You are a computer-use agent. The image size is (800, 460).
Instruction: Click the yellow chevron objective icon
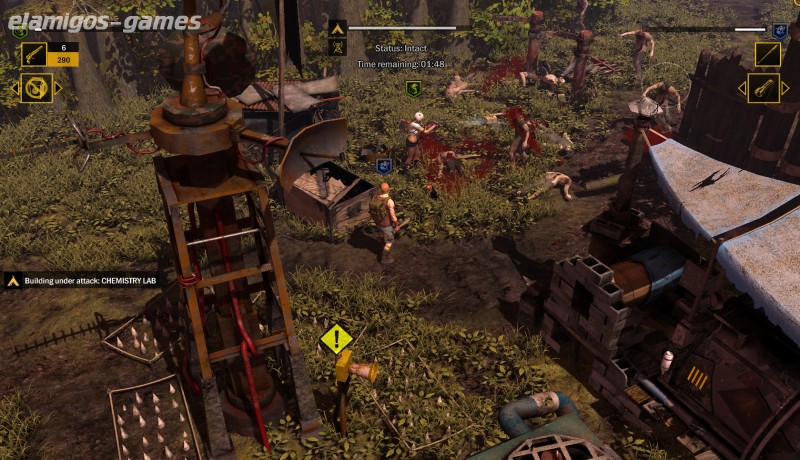[x=337, y=28]
